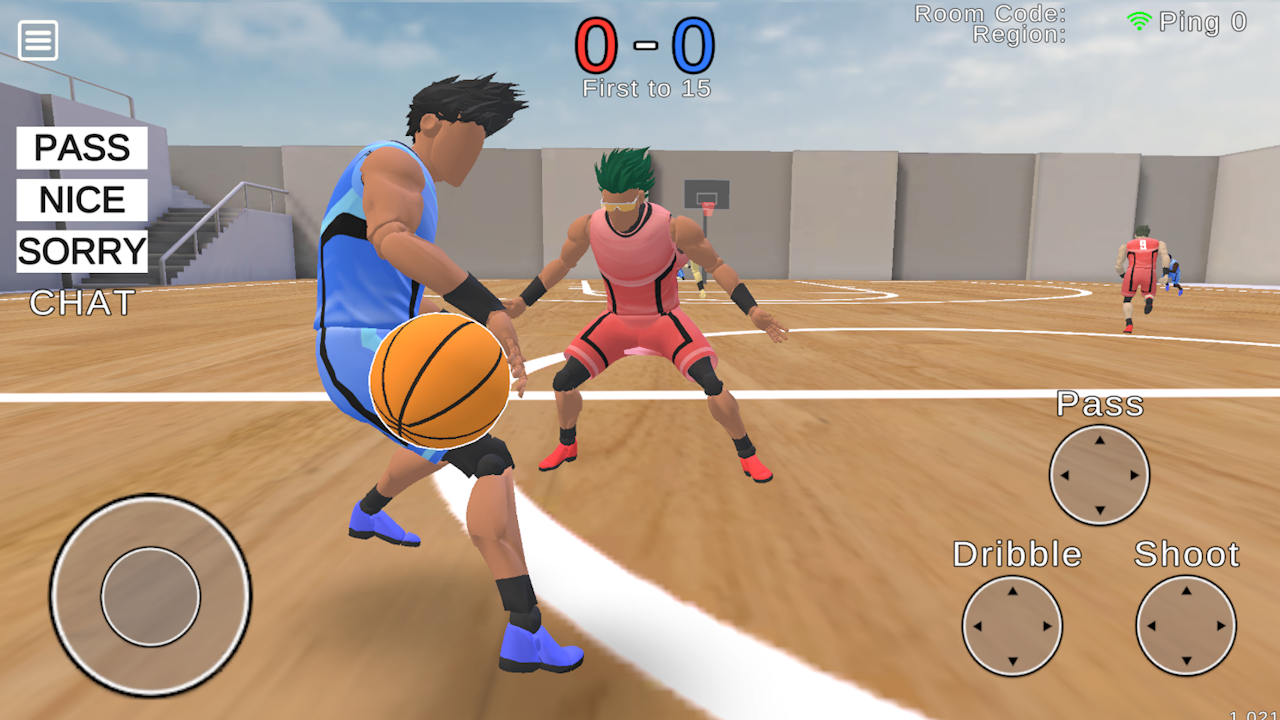Tap the left arrow on the Pass pad

[1068, 476]
